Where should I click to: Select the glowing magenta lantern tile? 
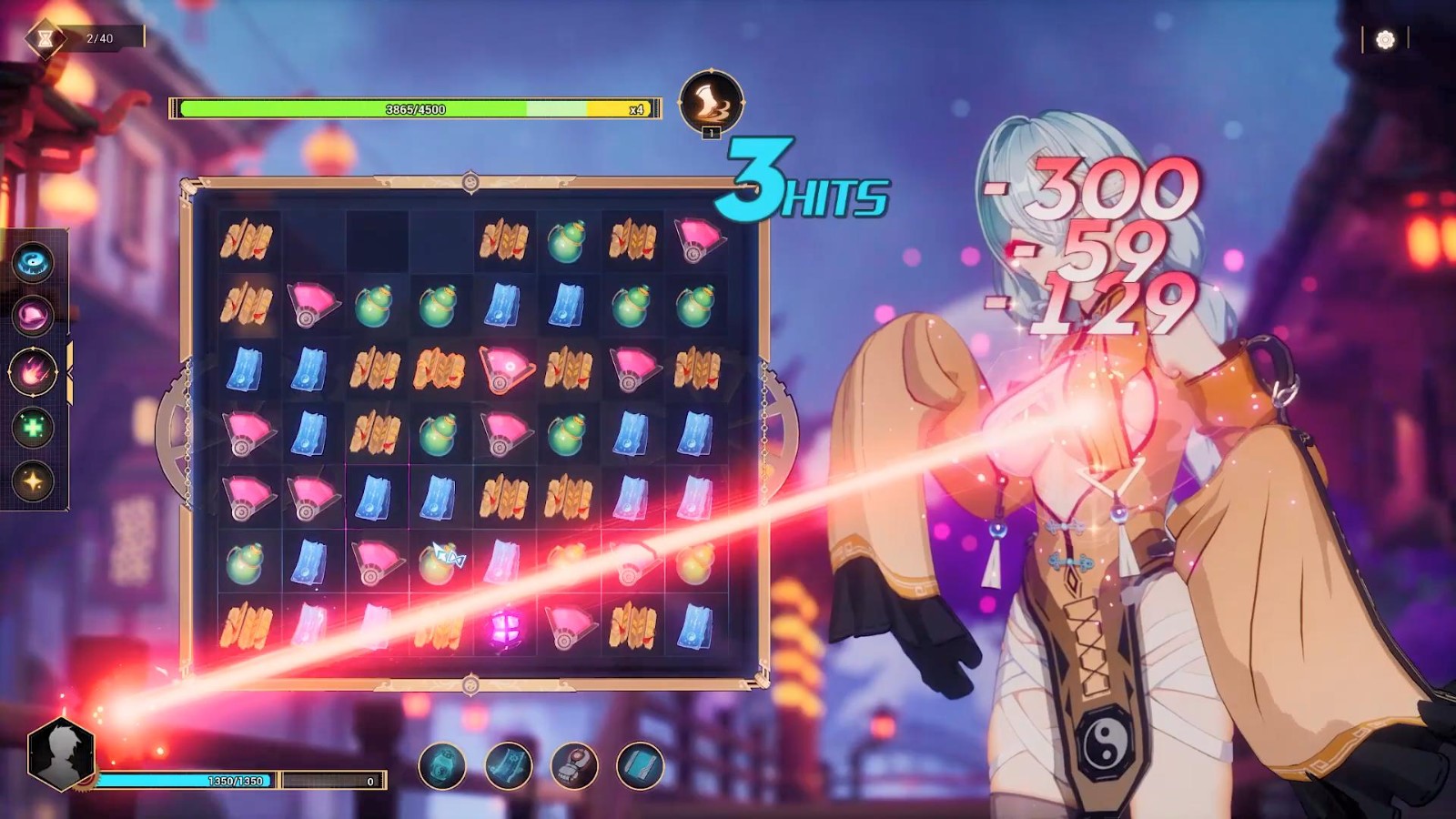pos(504,627)
